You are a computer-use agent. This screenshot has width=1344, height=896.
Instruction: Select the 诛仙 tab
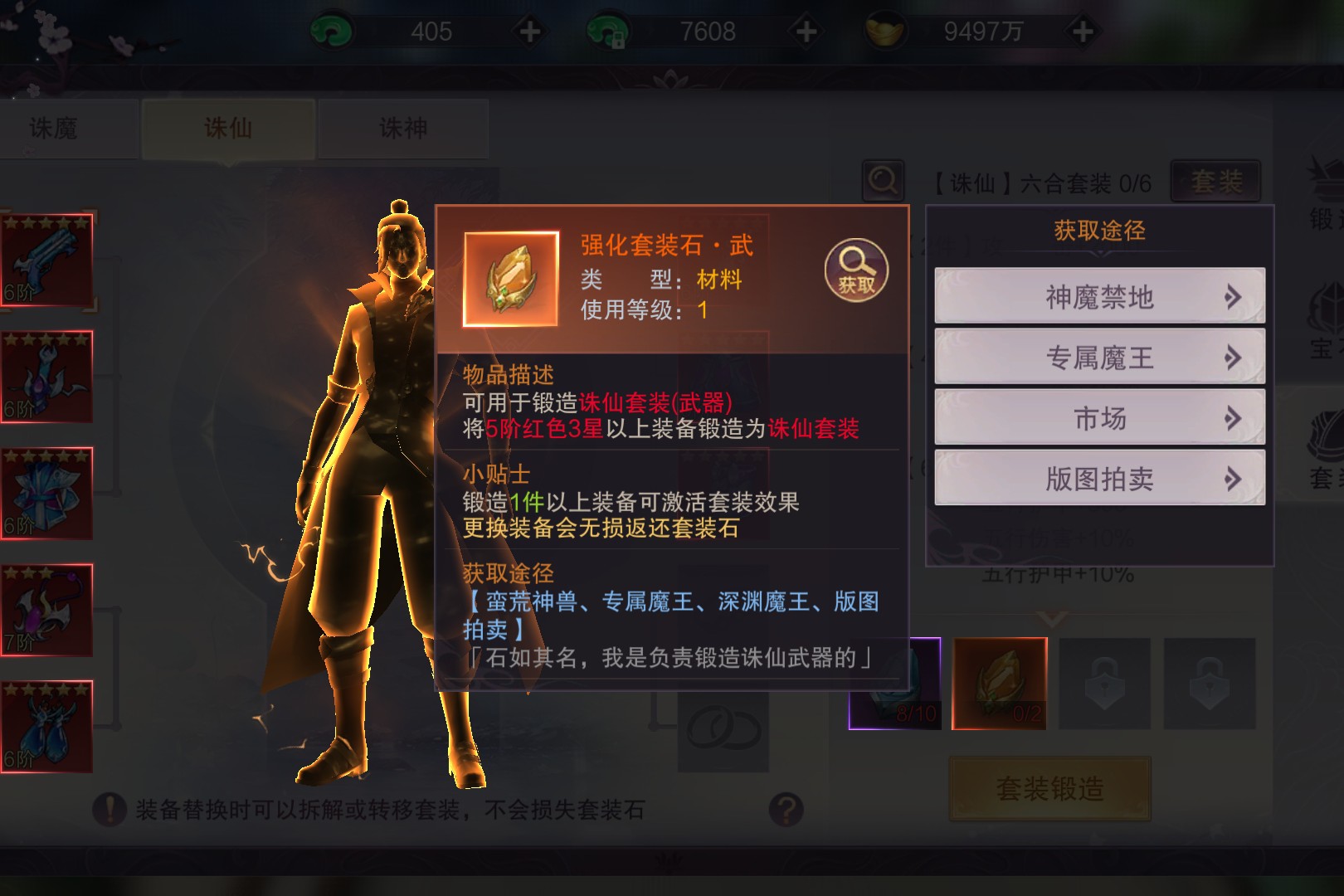(x=228, y=129)
